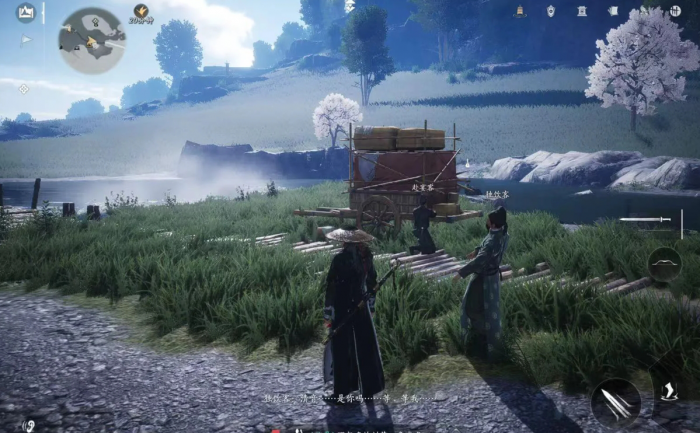This screenshot has height=433, width=700.
Task: Open the circular minimap
Action: [91, 40]
